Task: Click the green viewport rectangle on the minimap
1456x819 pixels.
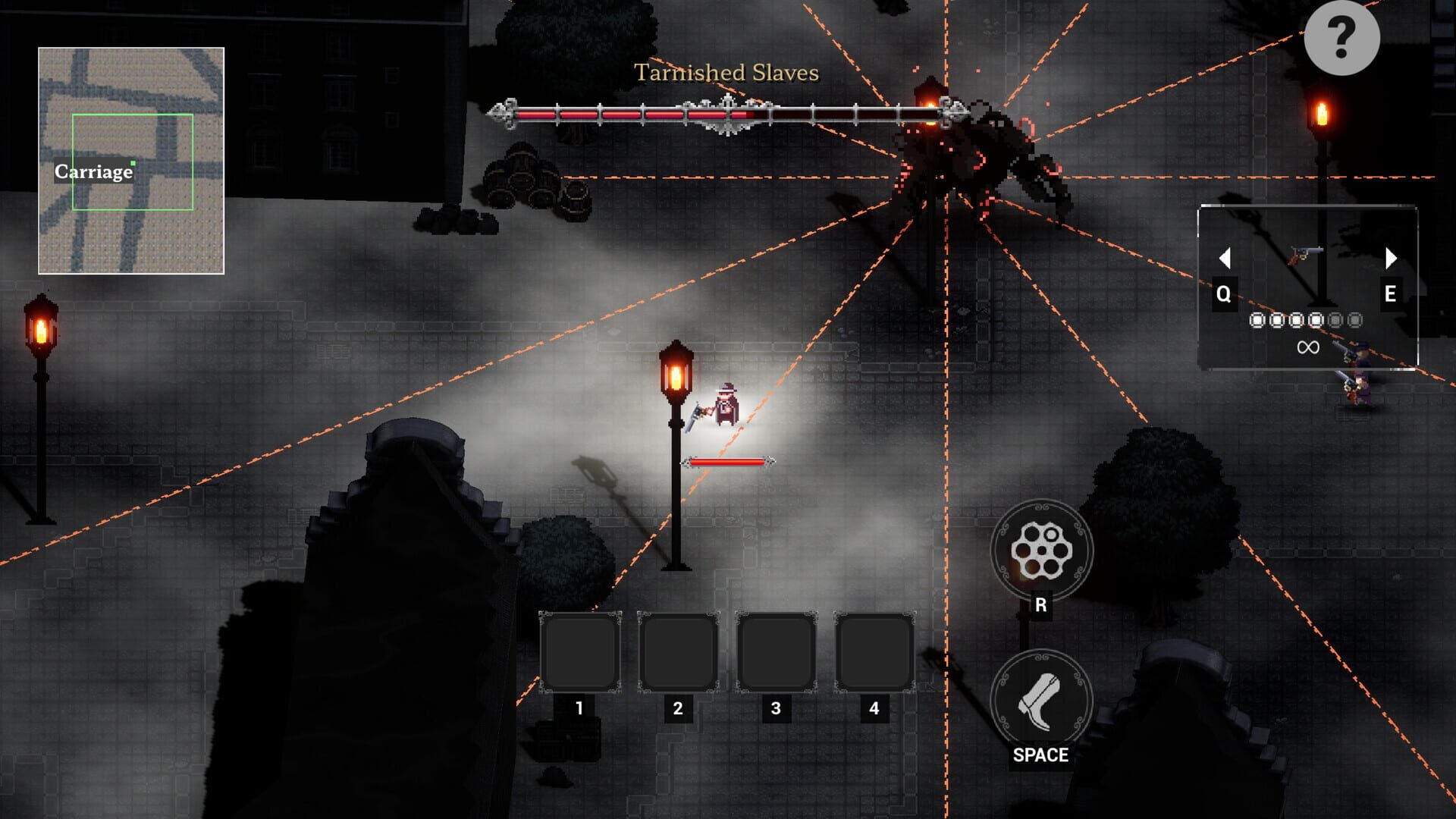Action: point(134,161)
